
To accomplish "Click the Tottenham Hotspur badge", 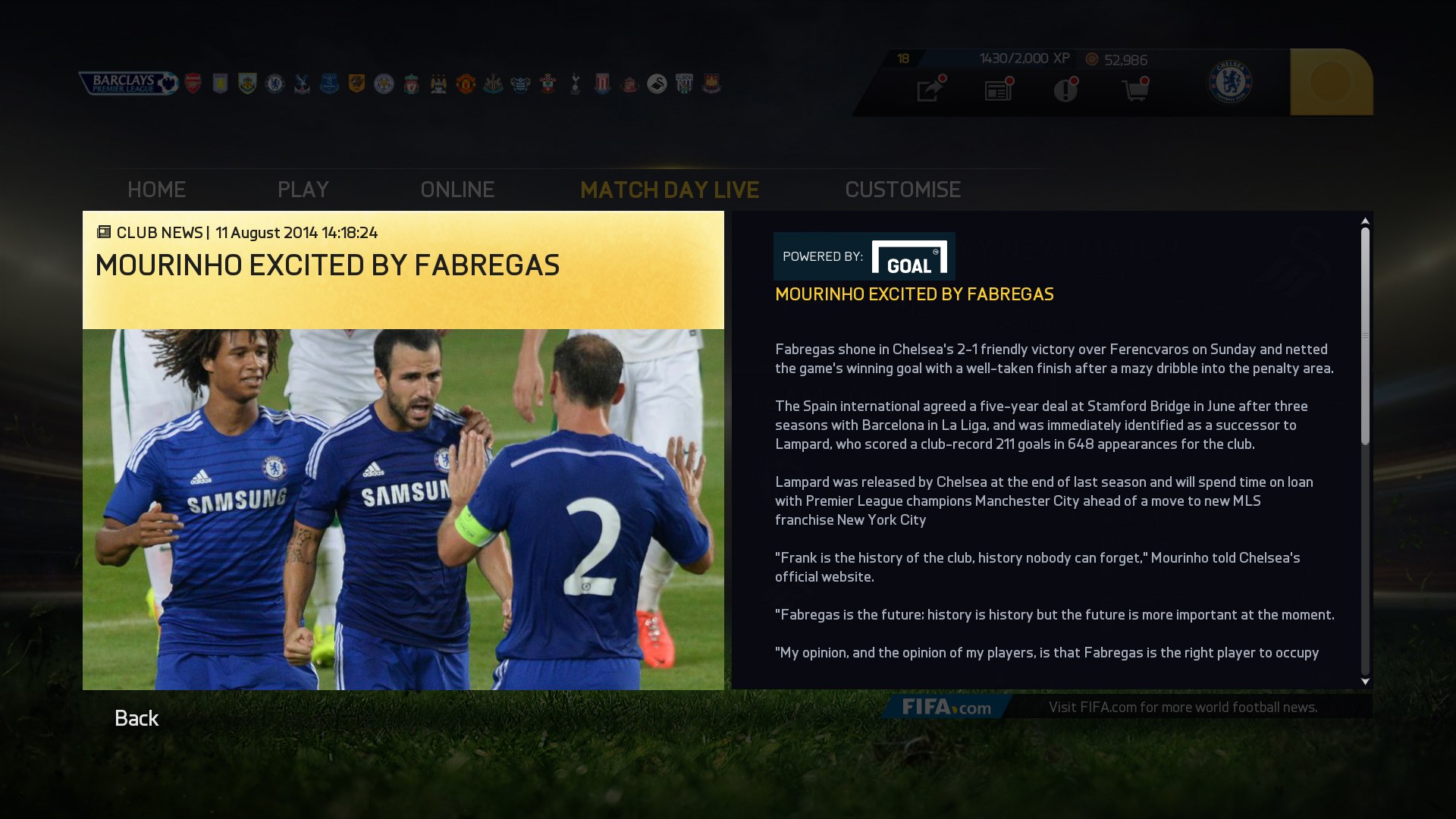I will (574, 83).
